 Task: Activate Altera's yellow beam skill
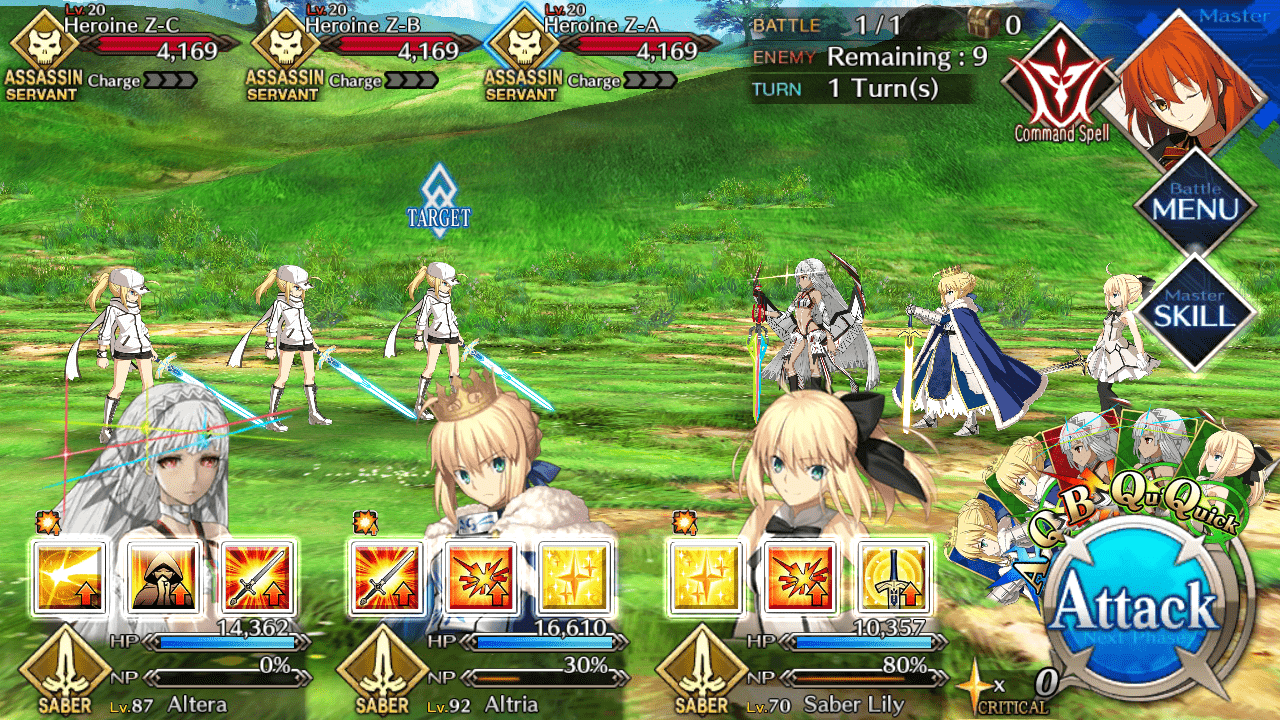coord(70,578)
